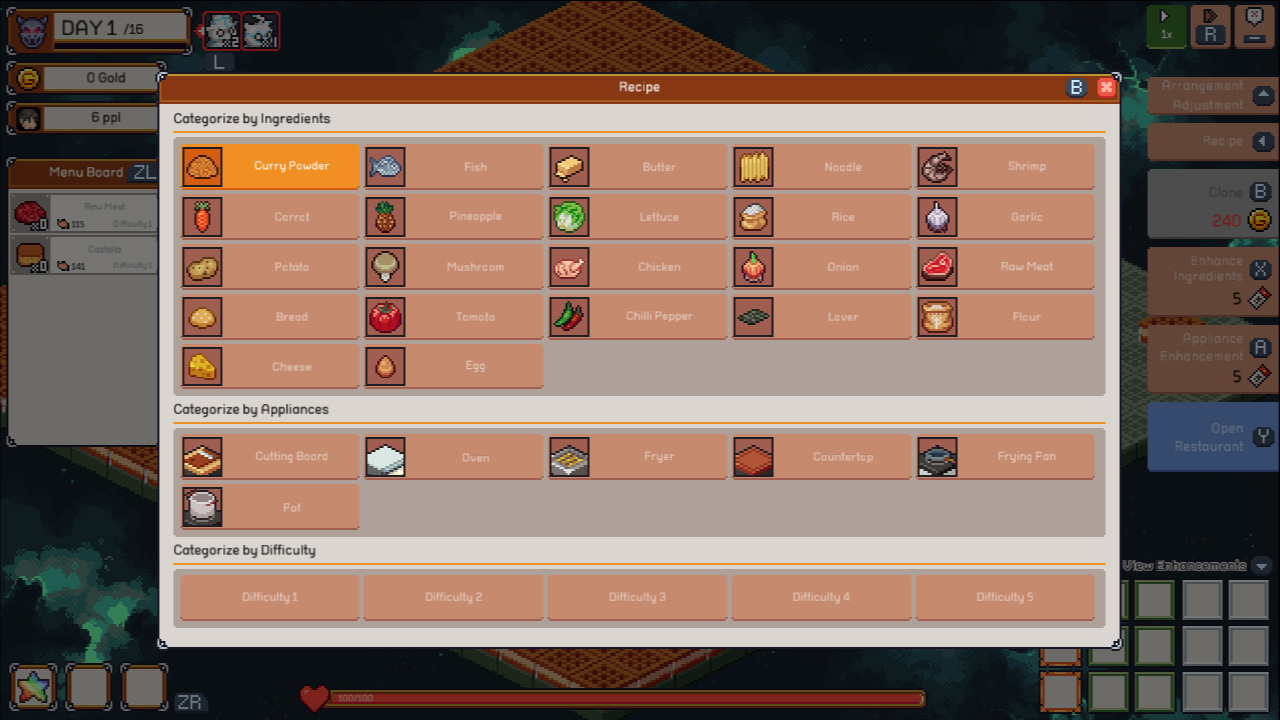
Task: Click the star emblem slot bottom-left
Action: pyautogui.click(x=33, y=687)
